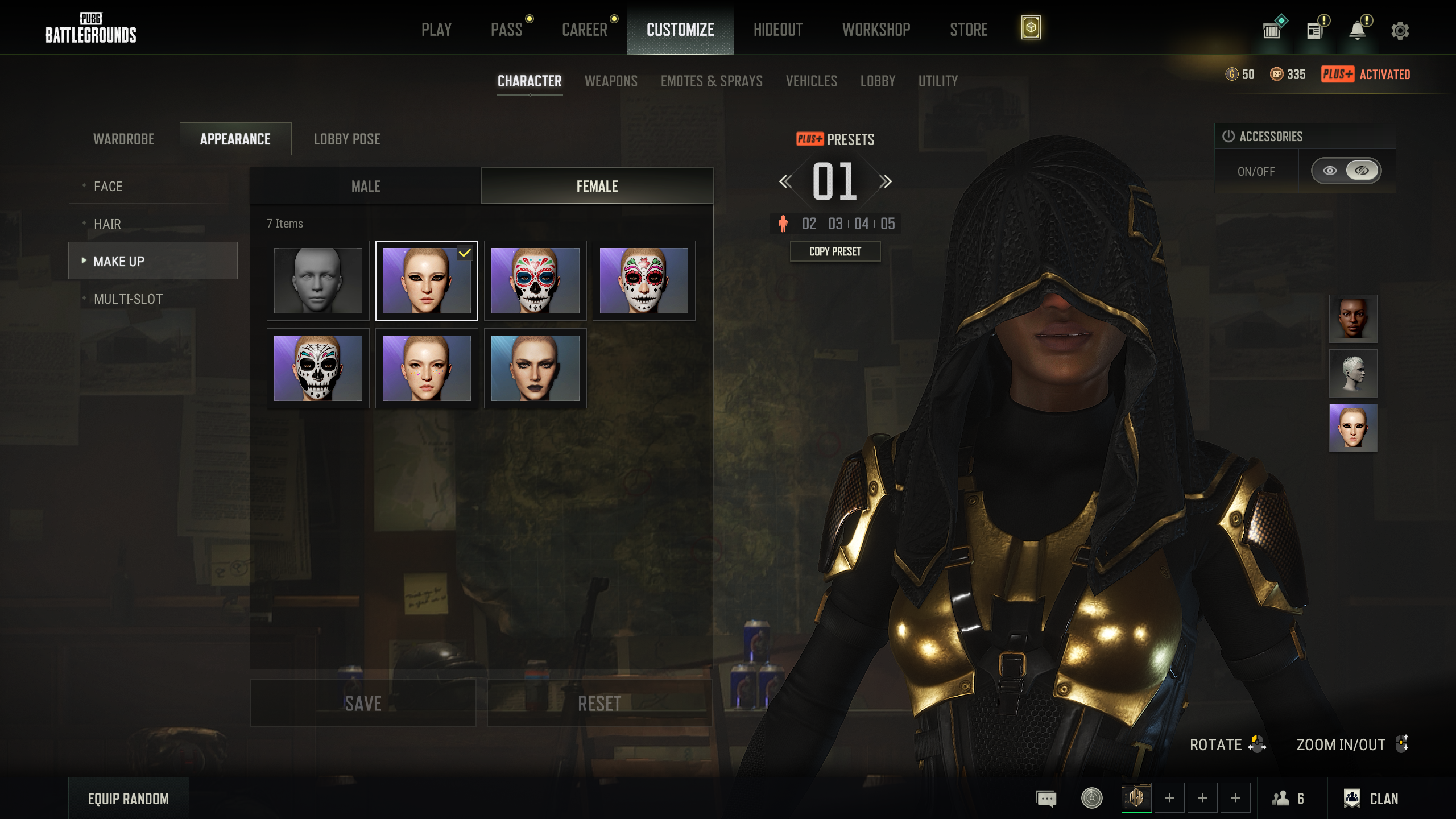Select the Lobby Pose tab

pos(347,139)
